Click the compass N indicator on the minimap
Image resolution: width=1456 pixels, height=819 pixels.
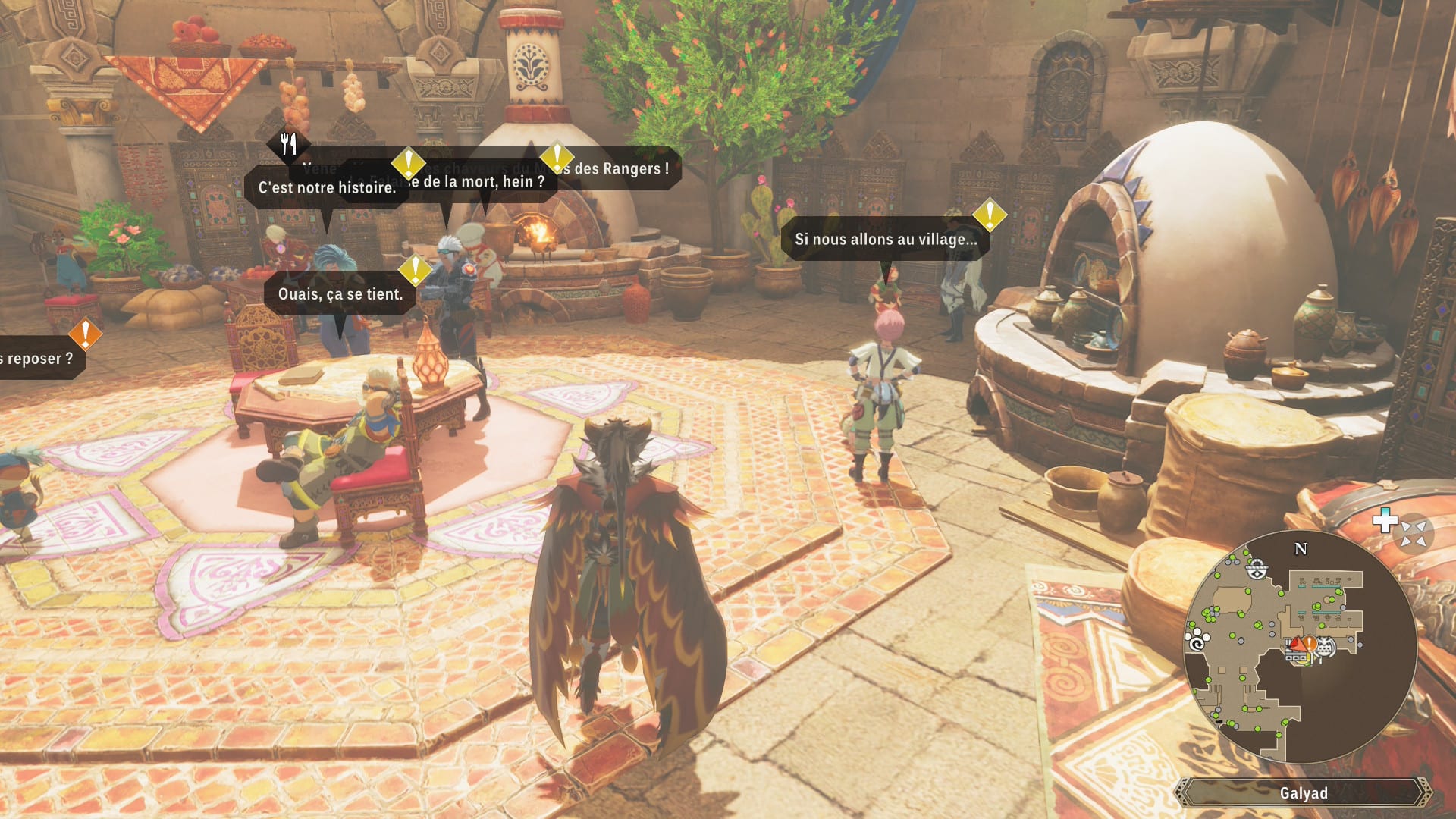[1300, 548]
